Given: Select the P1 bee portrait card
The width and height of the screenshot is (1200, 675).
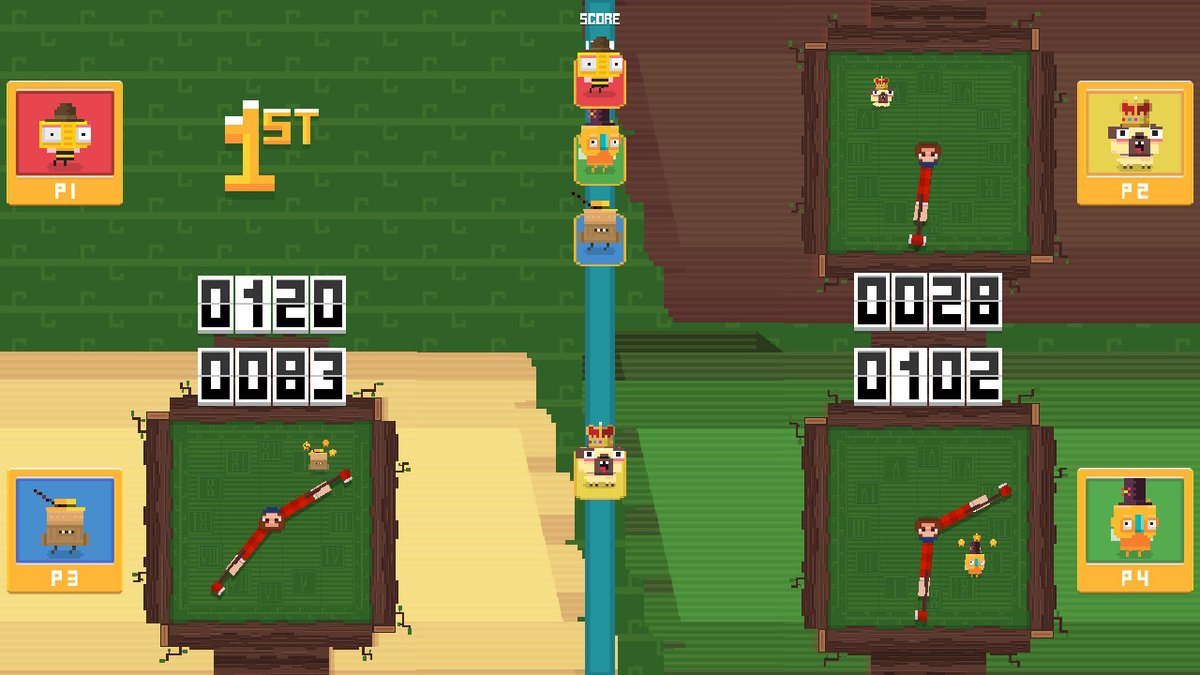Looking at the screenshot, I should point(65,142).
